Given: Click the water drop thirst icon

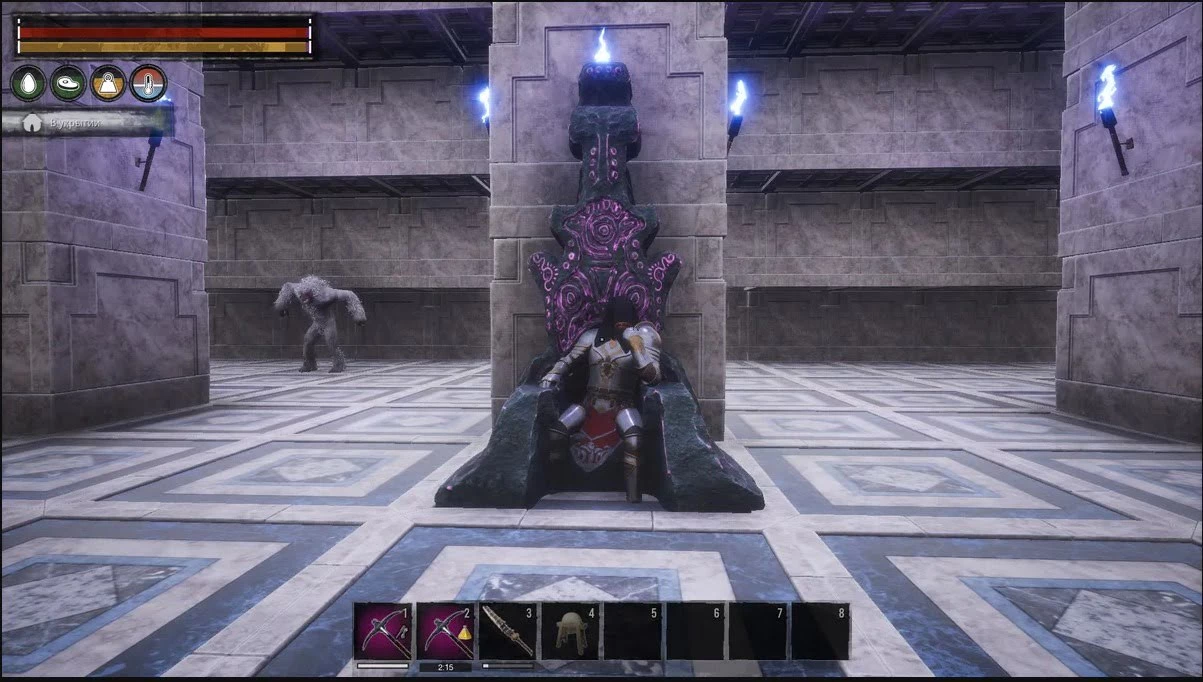Looking at the screenshot, I should click(x=29, y=83).
